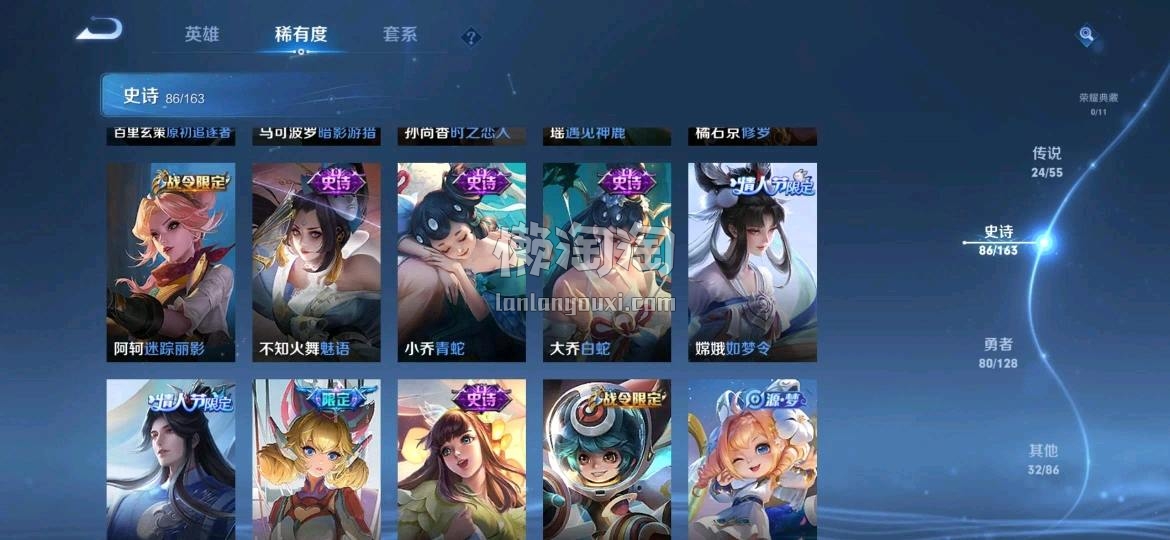View the 大乔 白蛇 skin card

pyautogui.click(x=606, y=262)
